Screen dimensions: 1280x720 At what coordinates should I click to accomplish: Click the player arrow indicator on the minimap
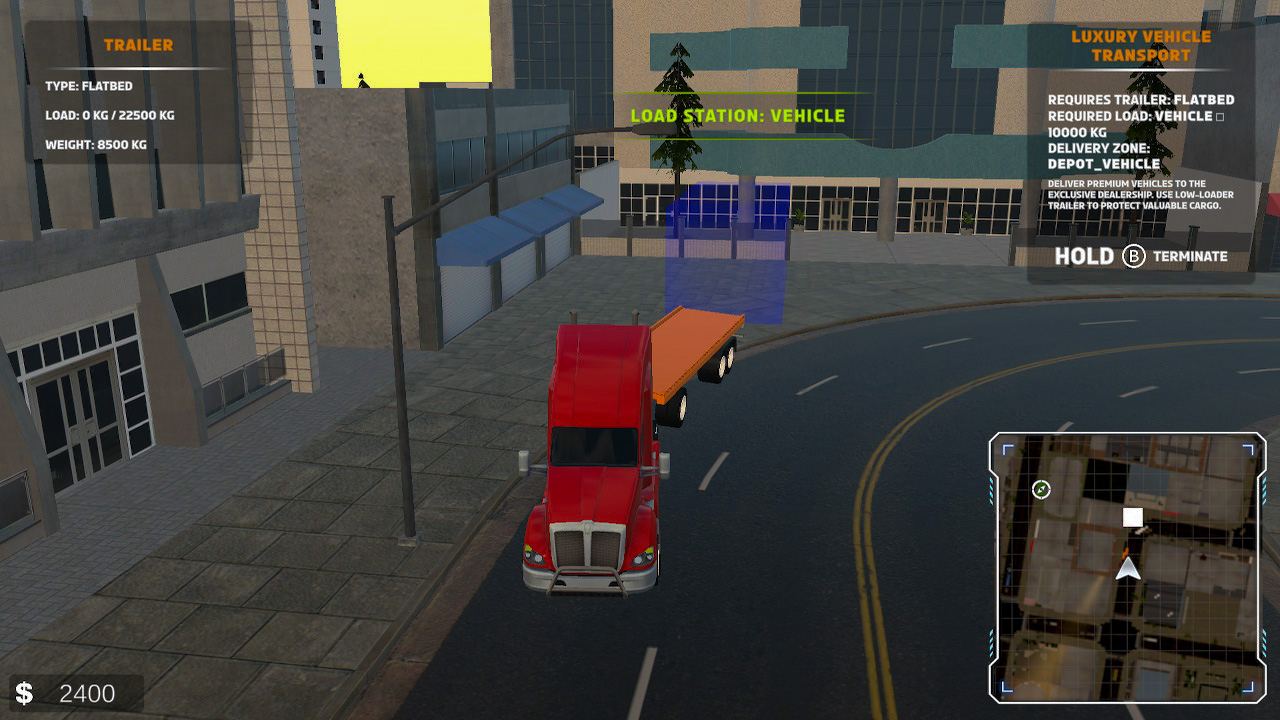pyautogui.click(x=1128, y=571)
